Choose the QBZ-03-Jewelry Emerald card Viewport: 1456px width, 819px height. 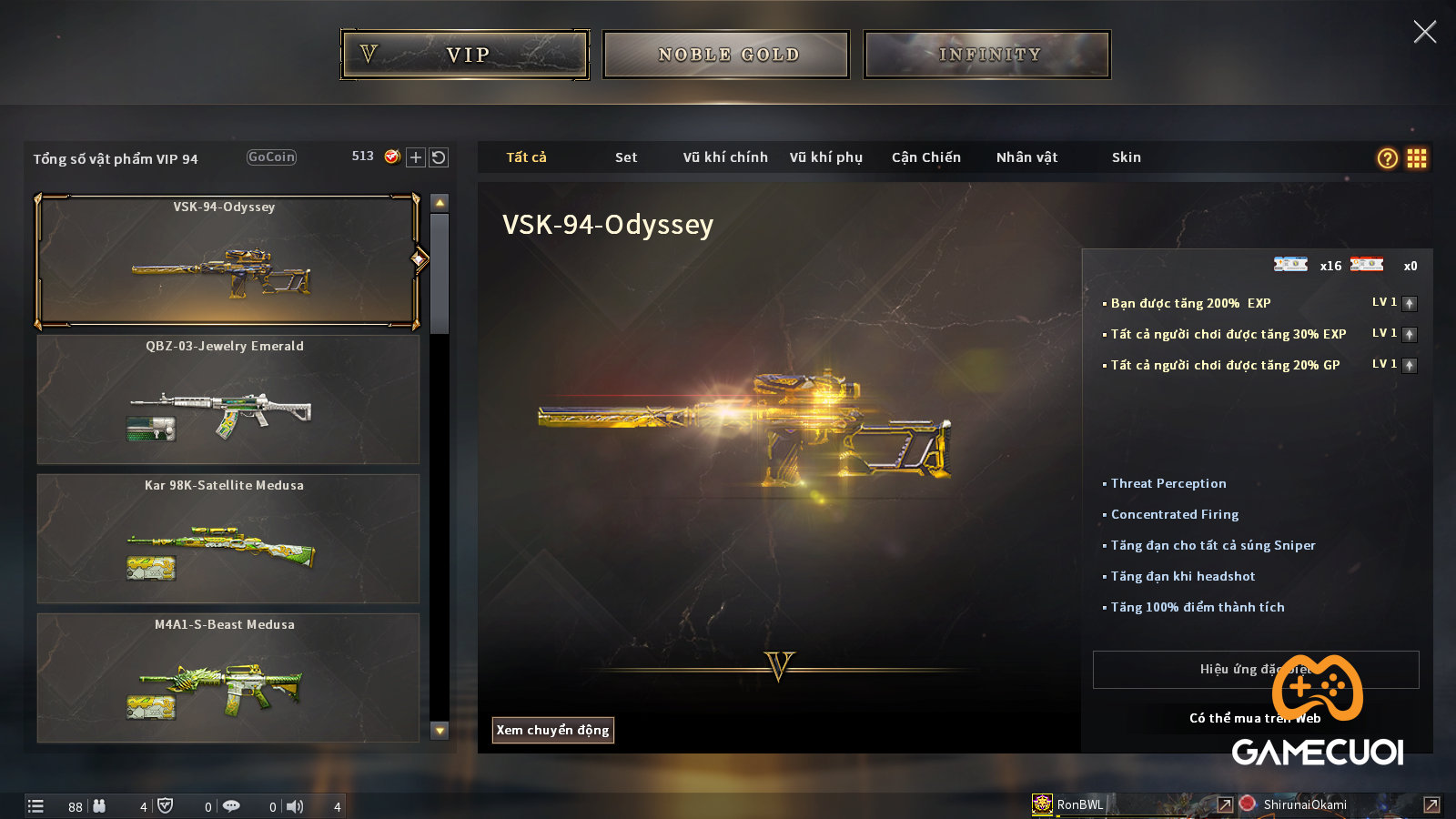(227, 399)
